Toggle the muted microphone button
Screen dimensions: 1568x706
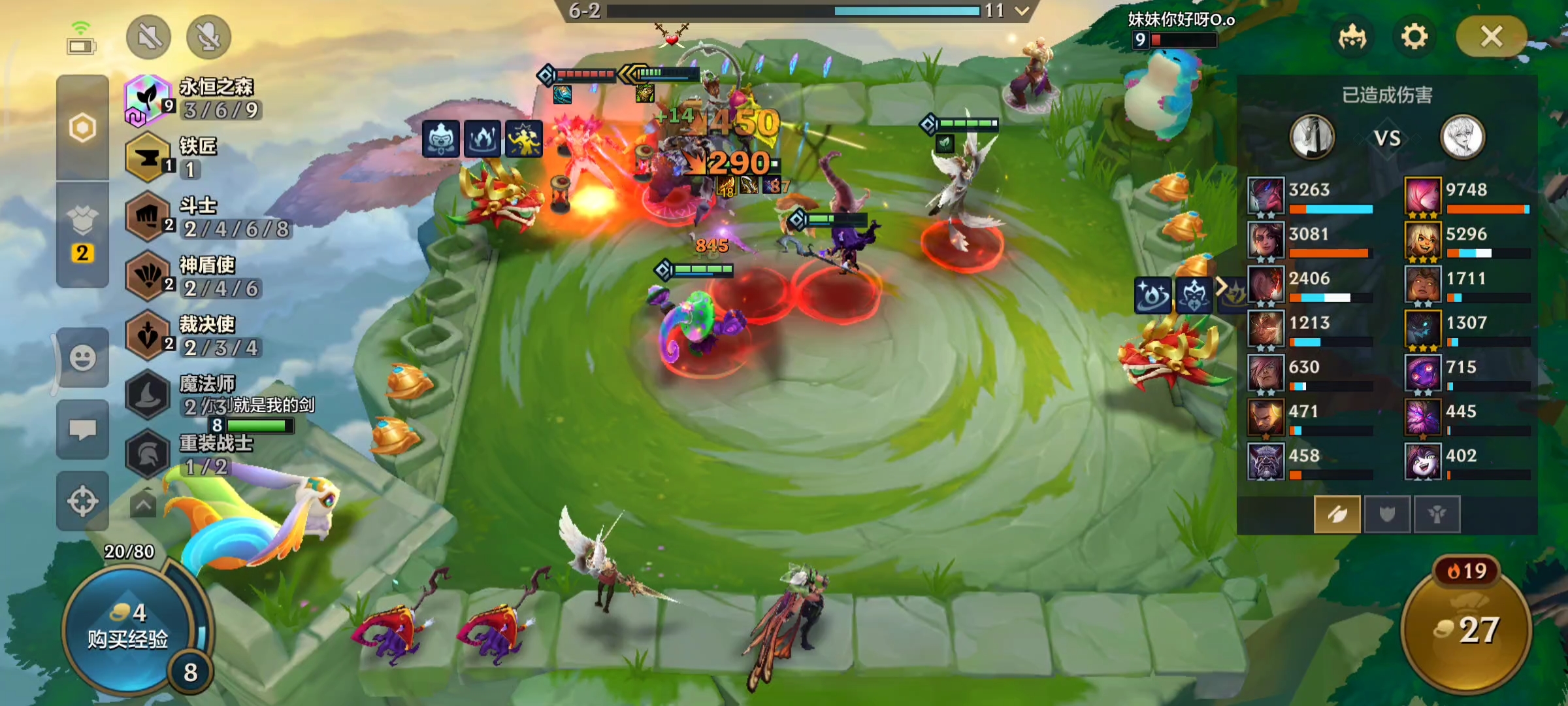(x=208, y=37)
